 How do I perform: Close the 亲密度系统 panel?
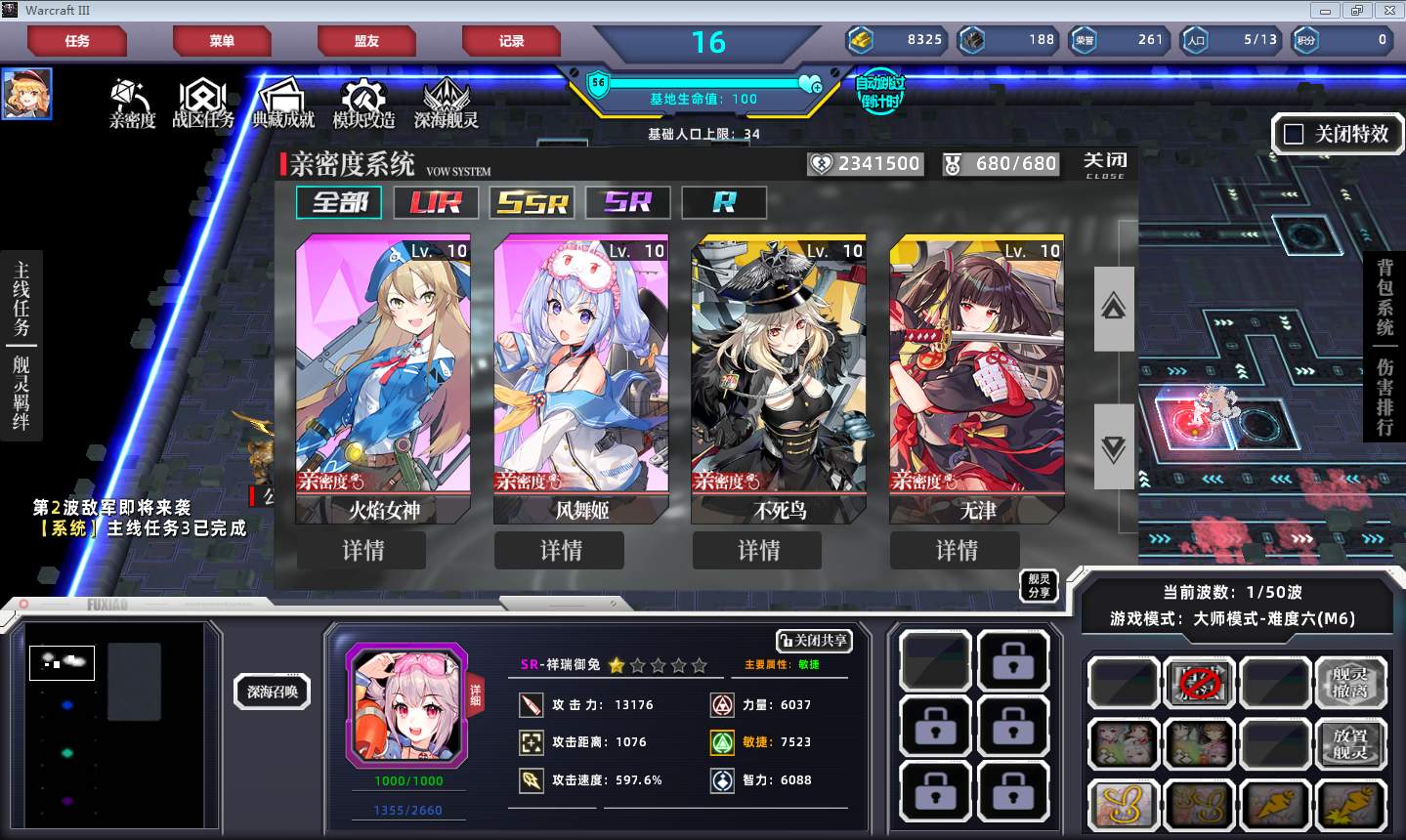click(x=1105, y=164)
